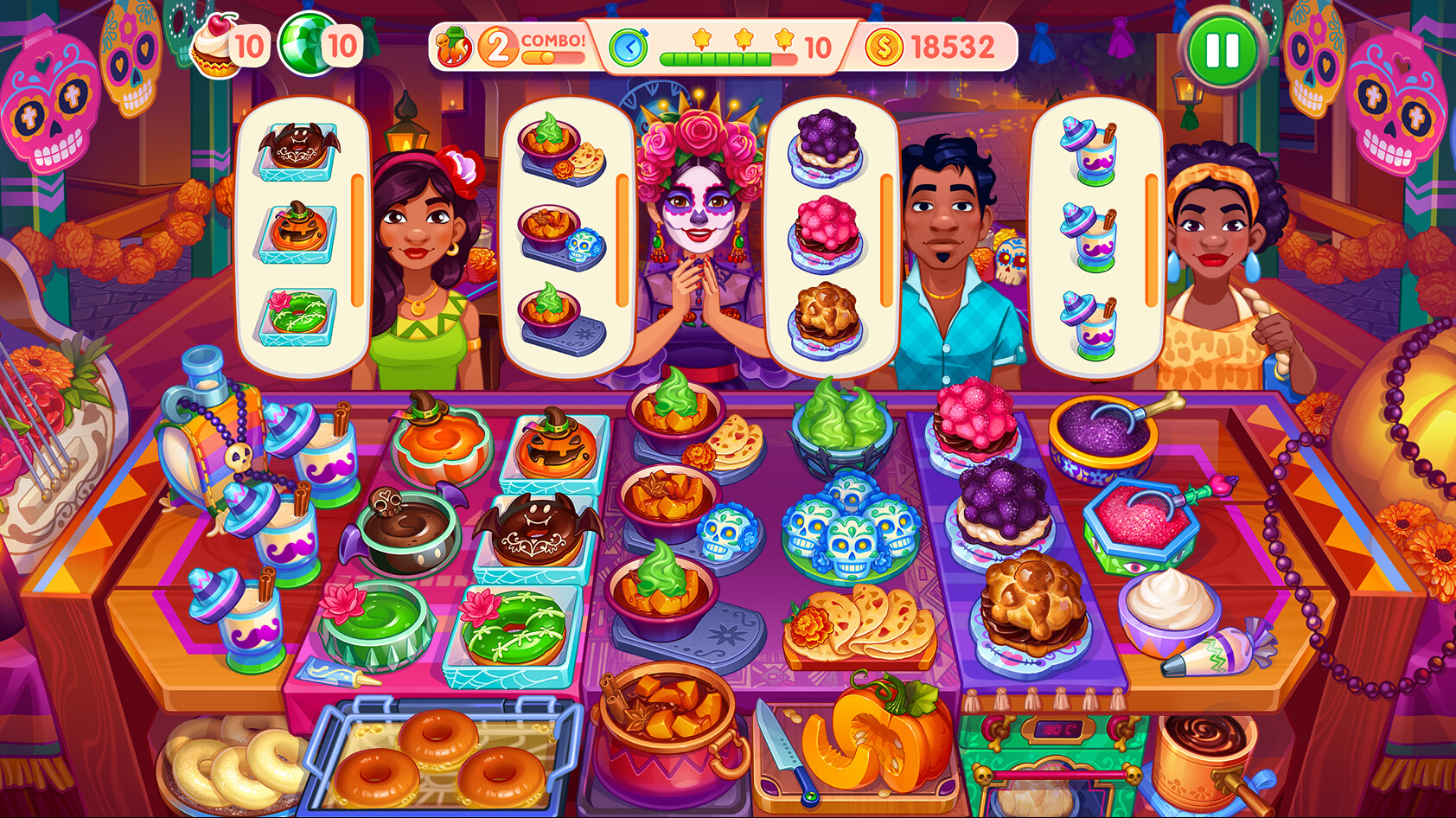Tap the snake combo icon near the combo meter
The width and height of the screenshot is (1456, 818).
pos(453,43)
